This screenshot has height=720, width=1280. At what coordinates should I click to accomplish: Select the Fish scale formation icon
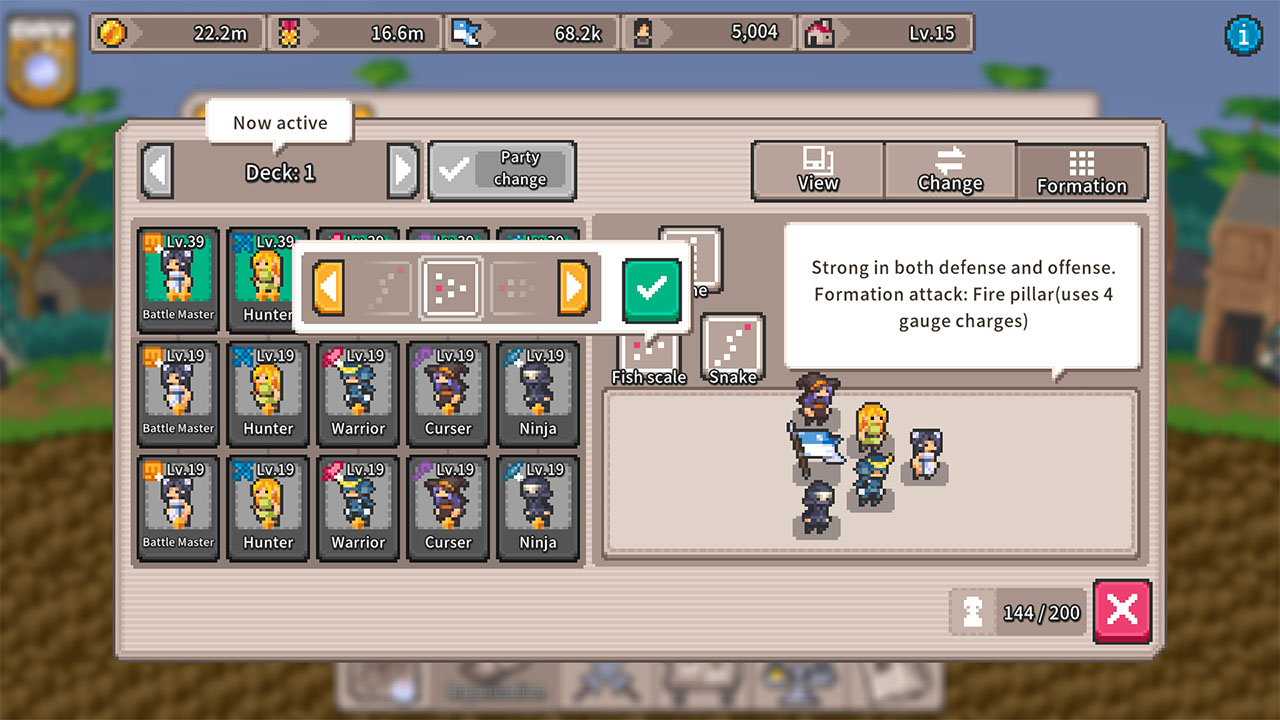tap(648, 350)
